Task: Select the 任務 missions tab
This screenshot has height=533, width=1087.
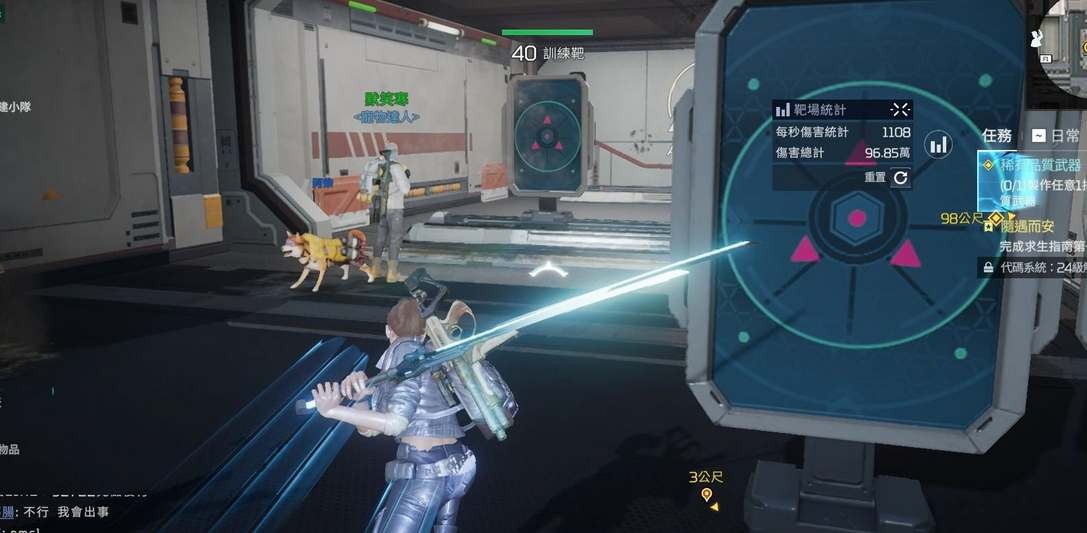Action: pos(997,135)
